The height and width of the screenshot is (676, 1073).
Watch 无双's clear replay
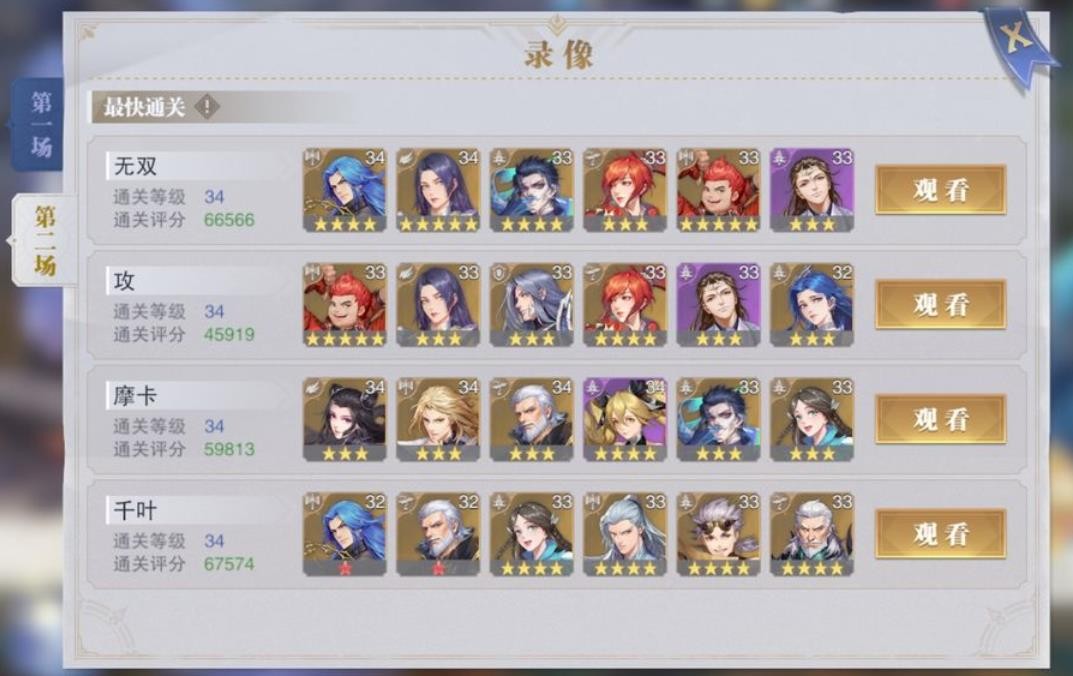pos(940,190)
